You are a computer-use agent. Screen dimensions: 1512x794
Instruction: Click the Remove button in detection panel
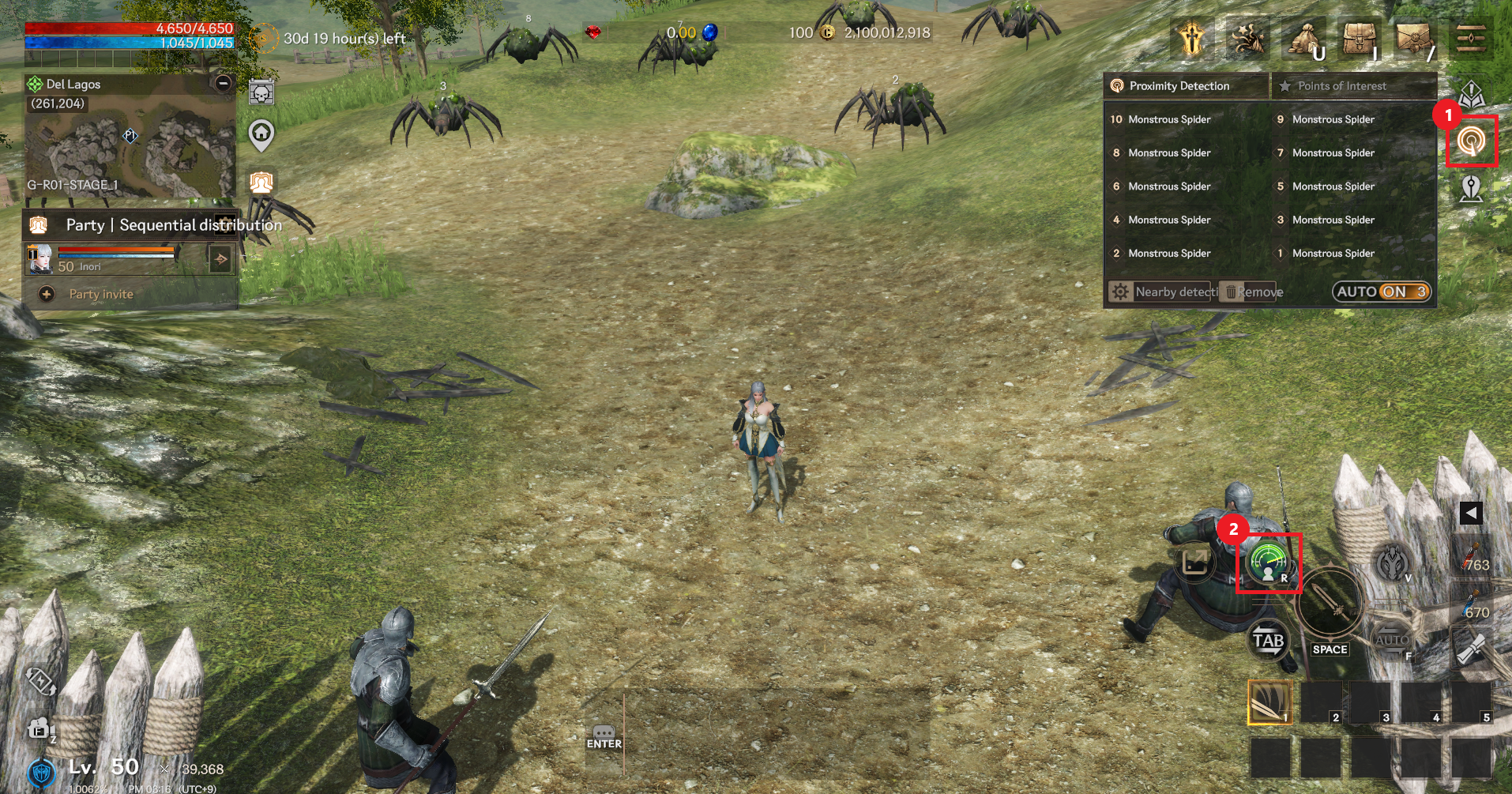(1253, 292)
